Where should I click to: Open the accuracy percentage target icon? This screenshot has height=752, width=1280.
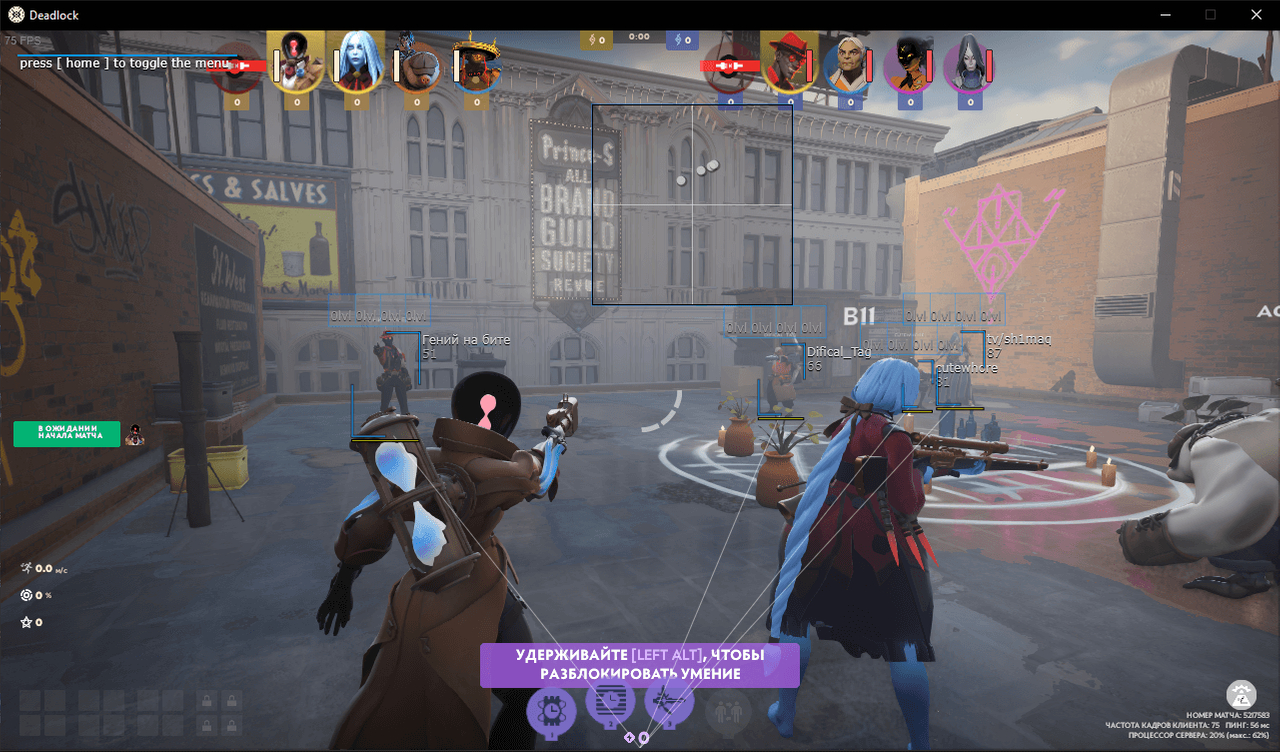point(27,594)
